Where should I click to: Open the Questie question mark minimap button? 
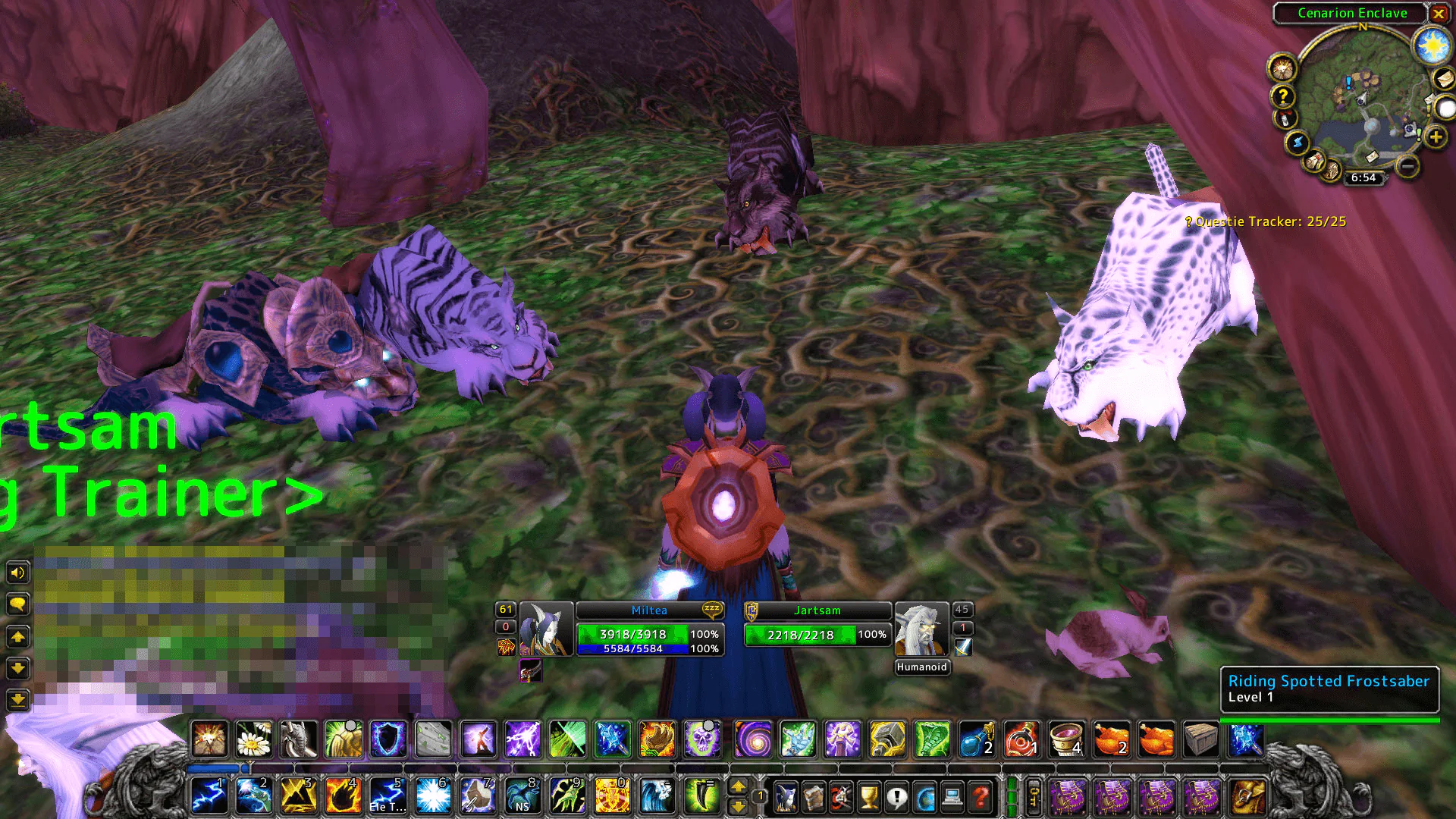pyautogui.click(x=1282, y=96)
